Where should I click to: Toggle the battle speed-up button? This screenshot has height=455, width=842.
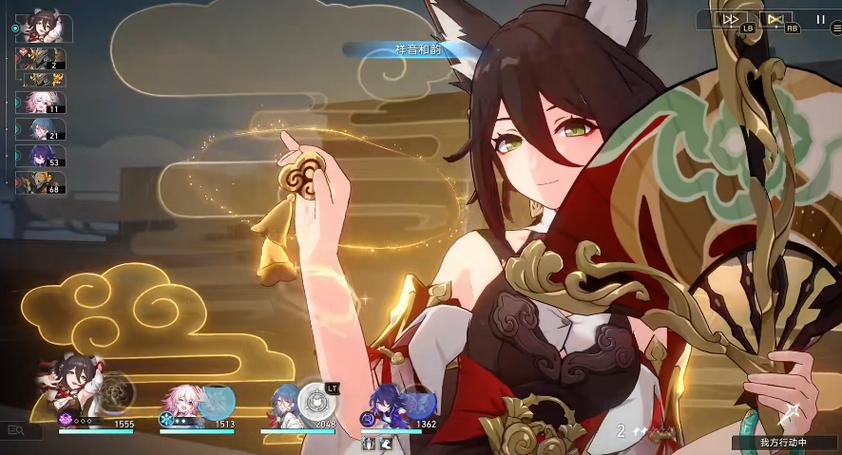pyautogui.click(x=731, y=18)
